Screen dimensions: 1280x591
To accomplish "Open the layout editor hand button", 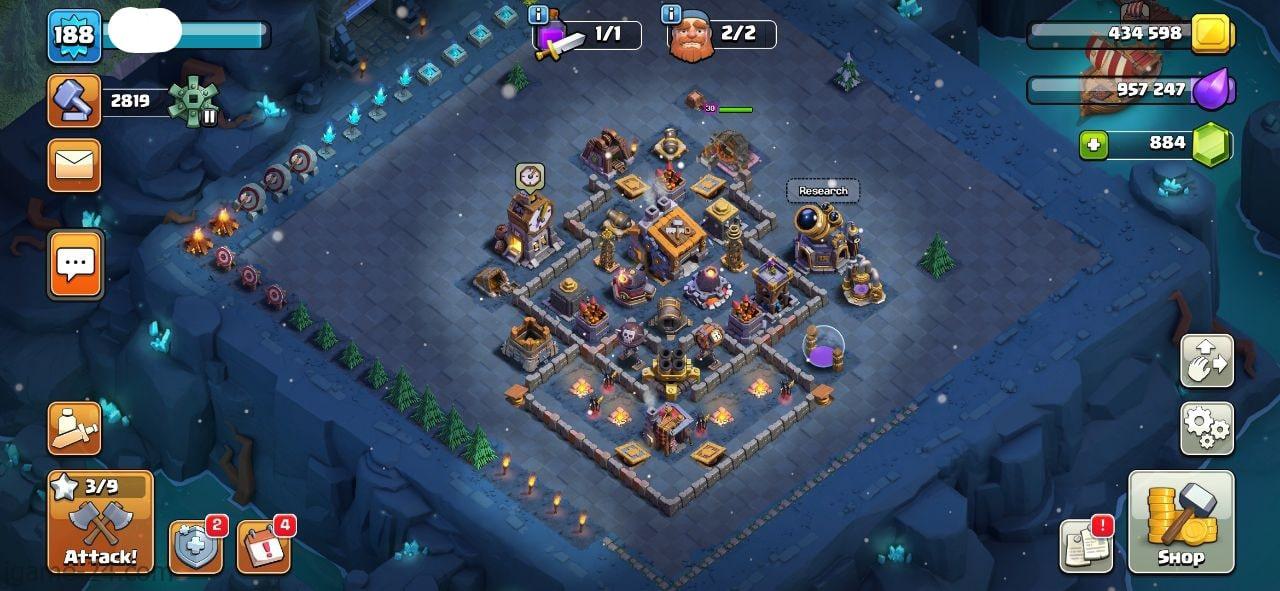I will click(1206, 360).
